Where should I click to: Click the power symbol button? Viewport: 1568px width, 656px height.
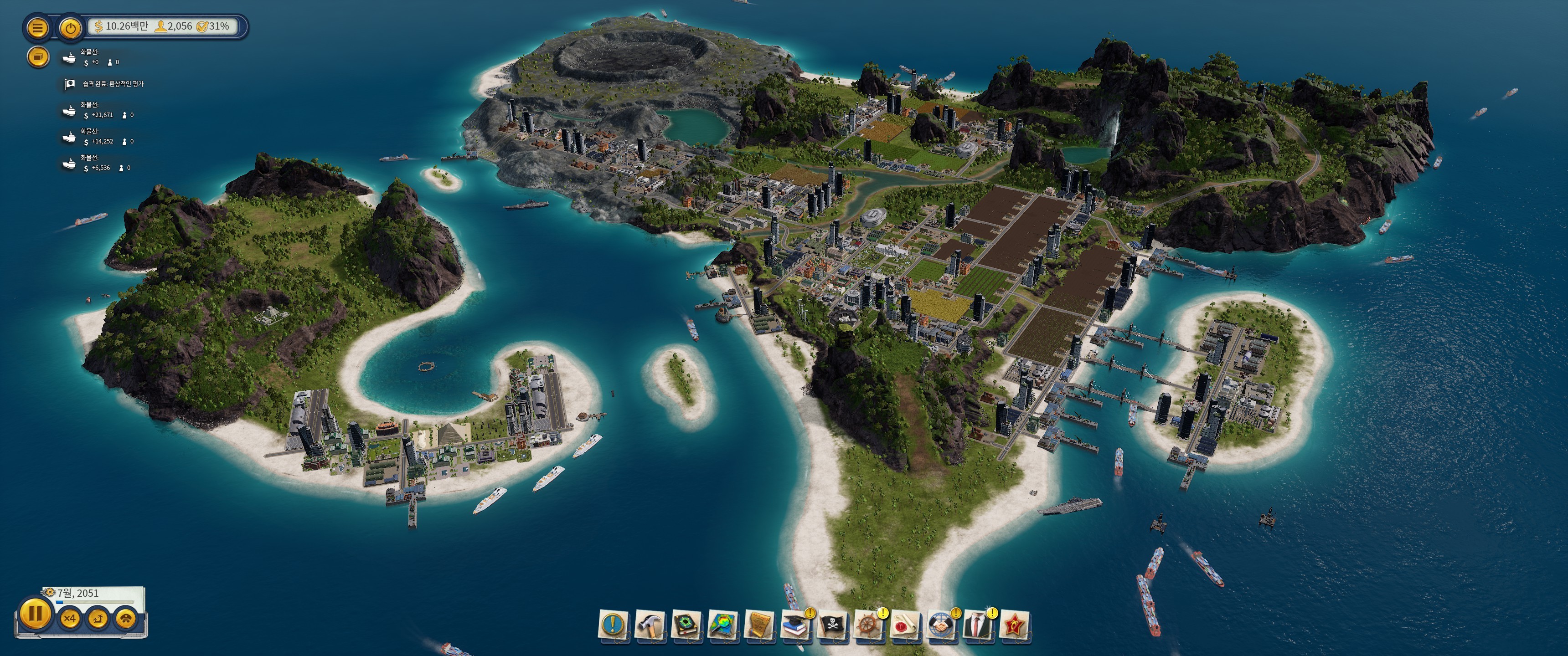tap(71, 27)
